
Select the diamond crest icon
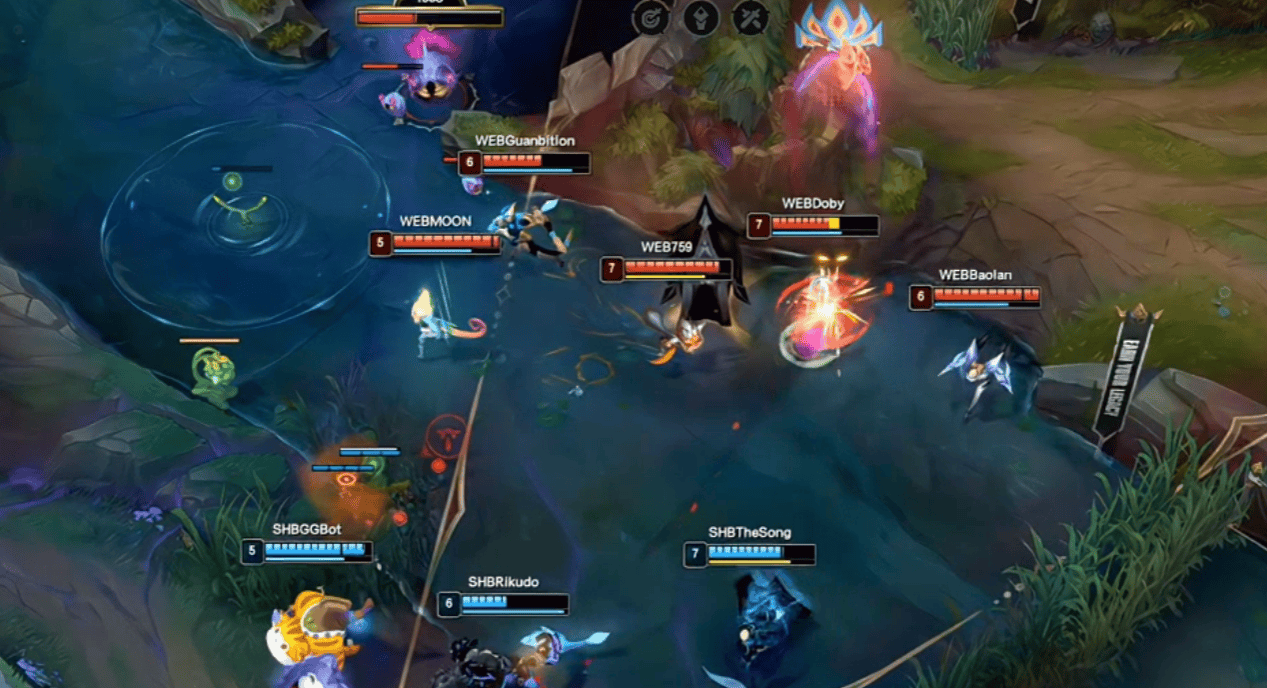[x=701, y=17]
